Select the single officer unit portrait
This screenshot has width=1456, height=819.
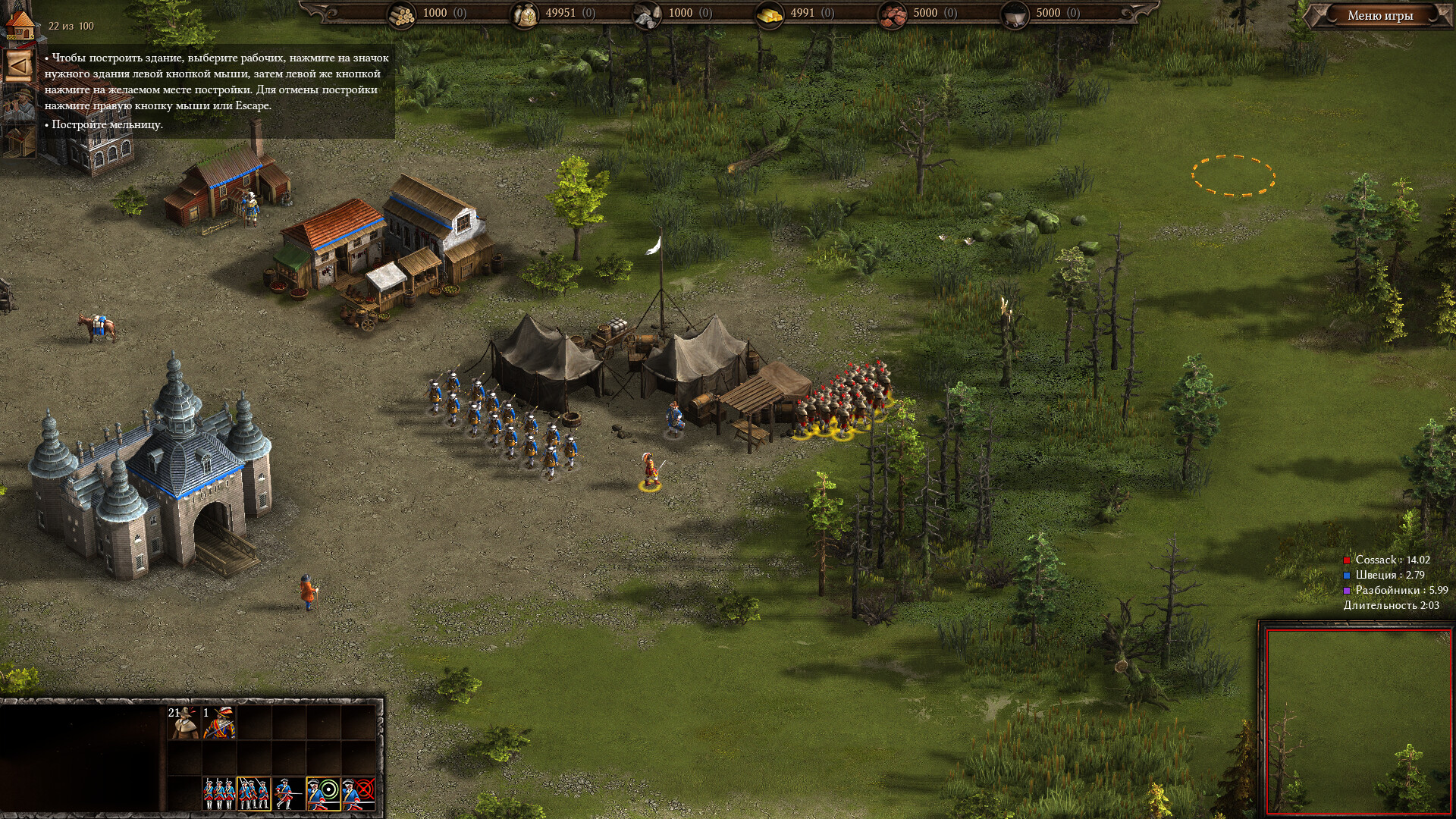[219, 722]
